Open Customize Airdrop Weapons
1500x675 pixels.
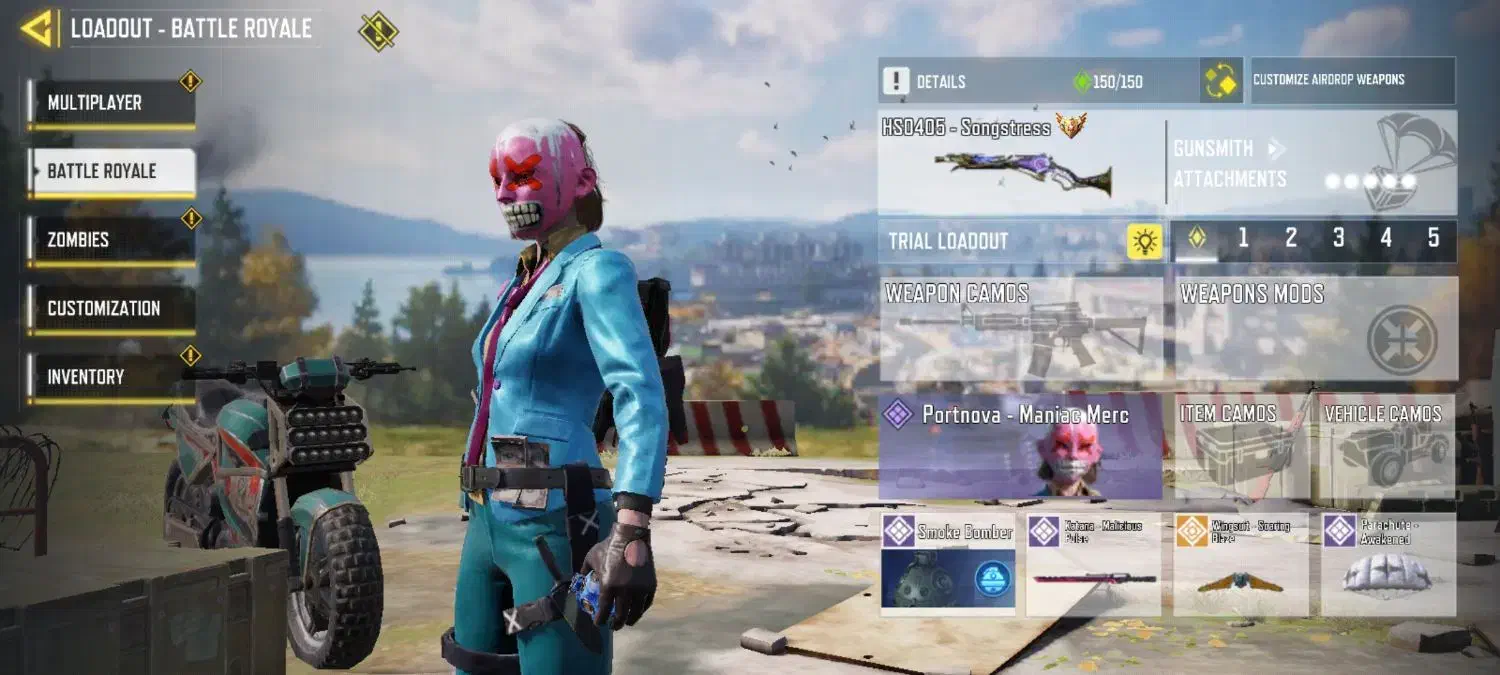click(x=1352, y=80)
